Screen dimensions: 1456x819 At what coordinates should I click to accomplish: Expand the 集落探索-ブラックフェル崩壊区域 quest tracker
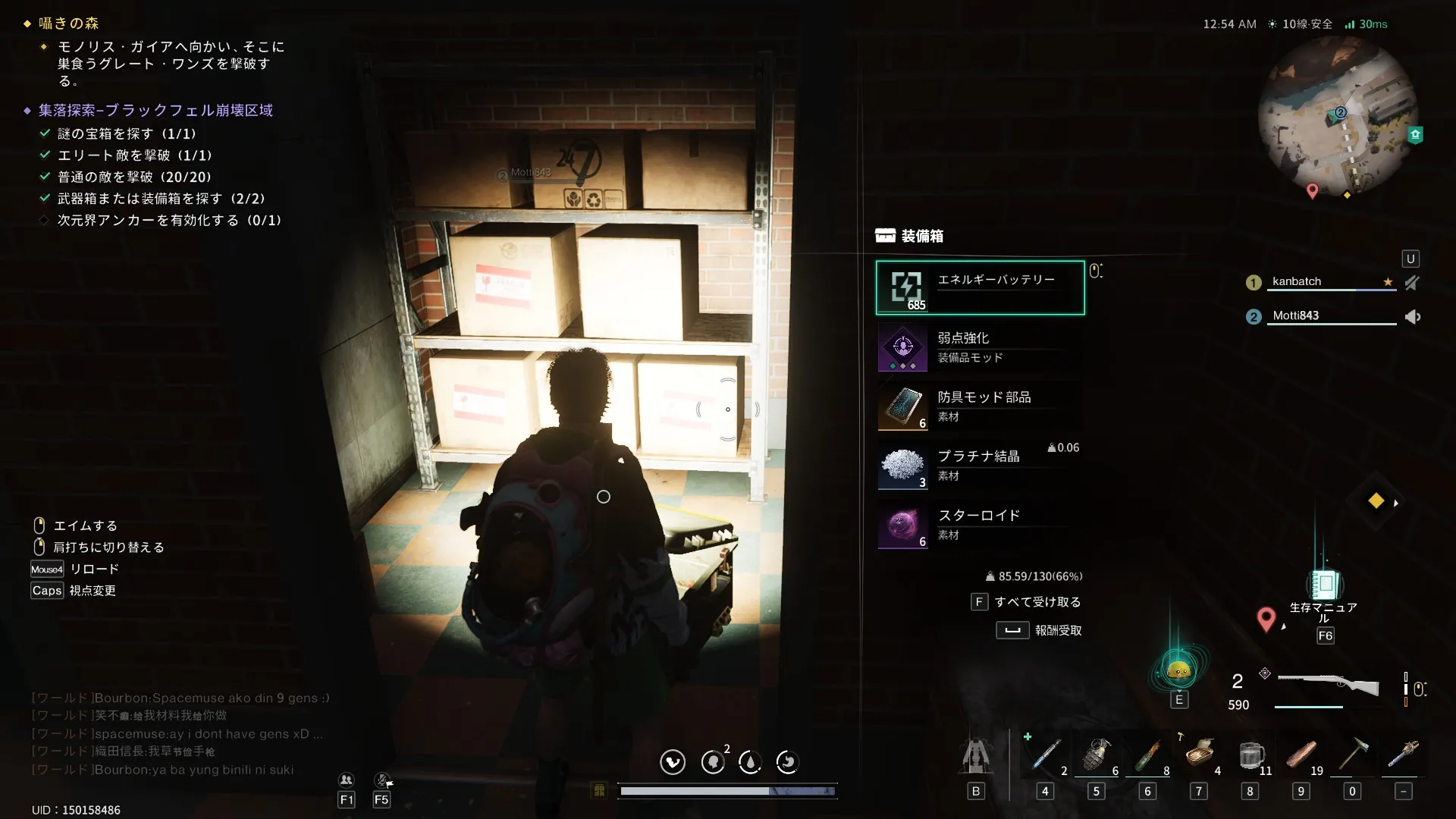[x=155, y=111]
